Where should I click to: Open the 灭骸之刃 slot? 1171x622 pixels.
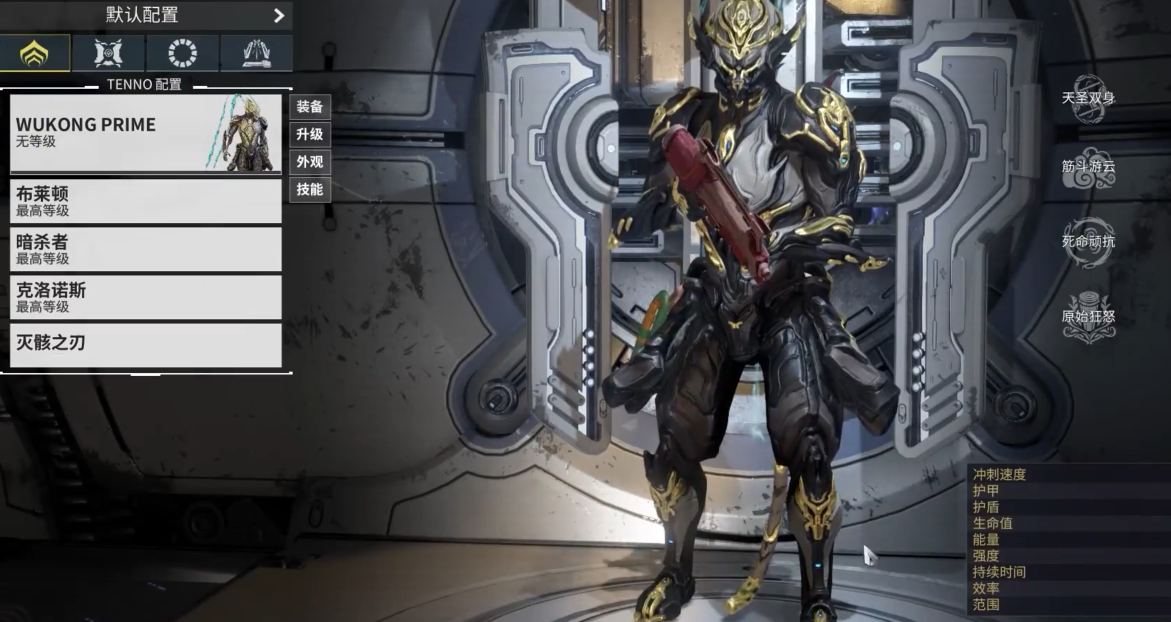(146, 344)
